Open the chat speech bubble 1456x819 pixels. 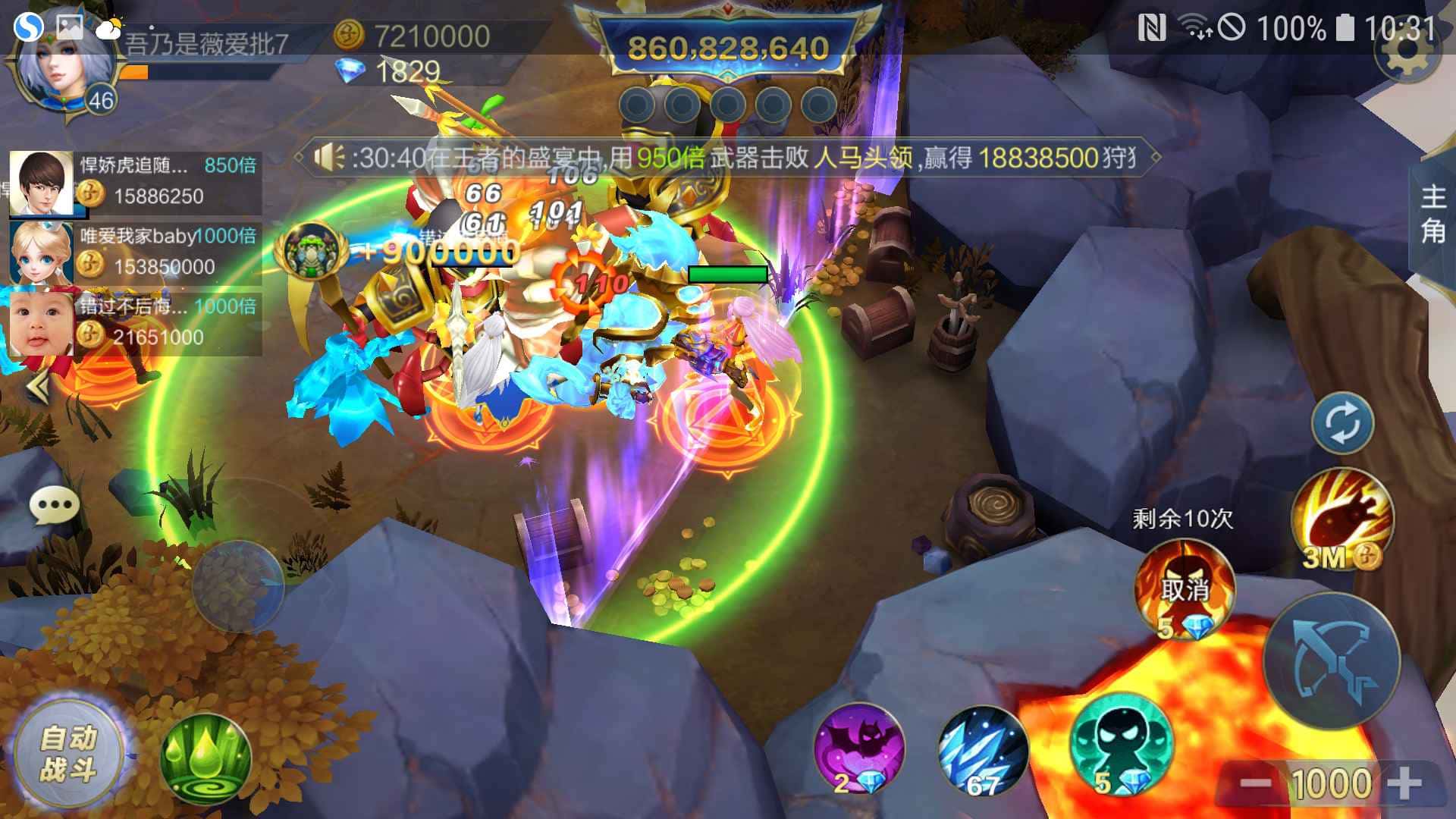[x=55, y=504]
